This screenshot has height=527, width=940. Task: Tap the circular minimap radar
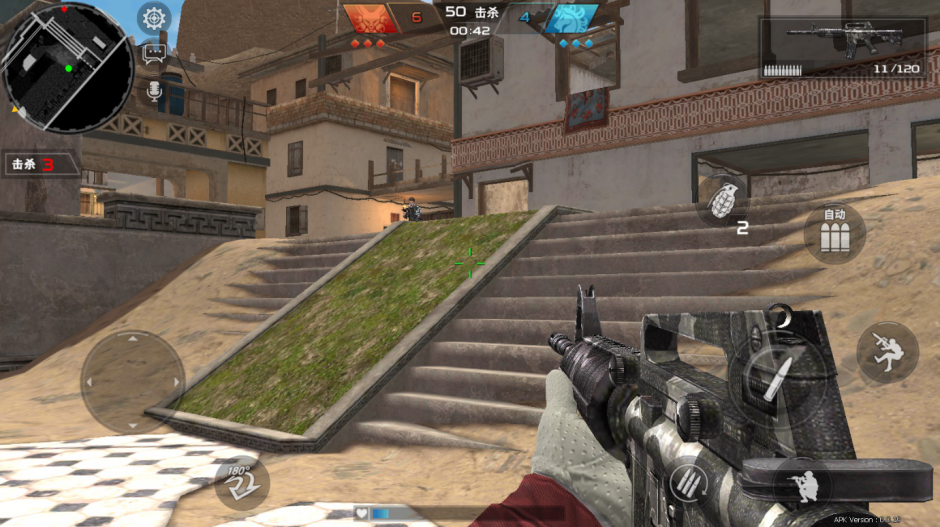click(x=67, y=67)
